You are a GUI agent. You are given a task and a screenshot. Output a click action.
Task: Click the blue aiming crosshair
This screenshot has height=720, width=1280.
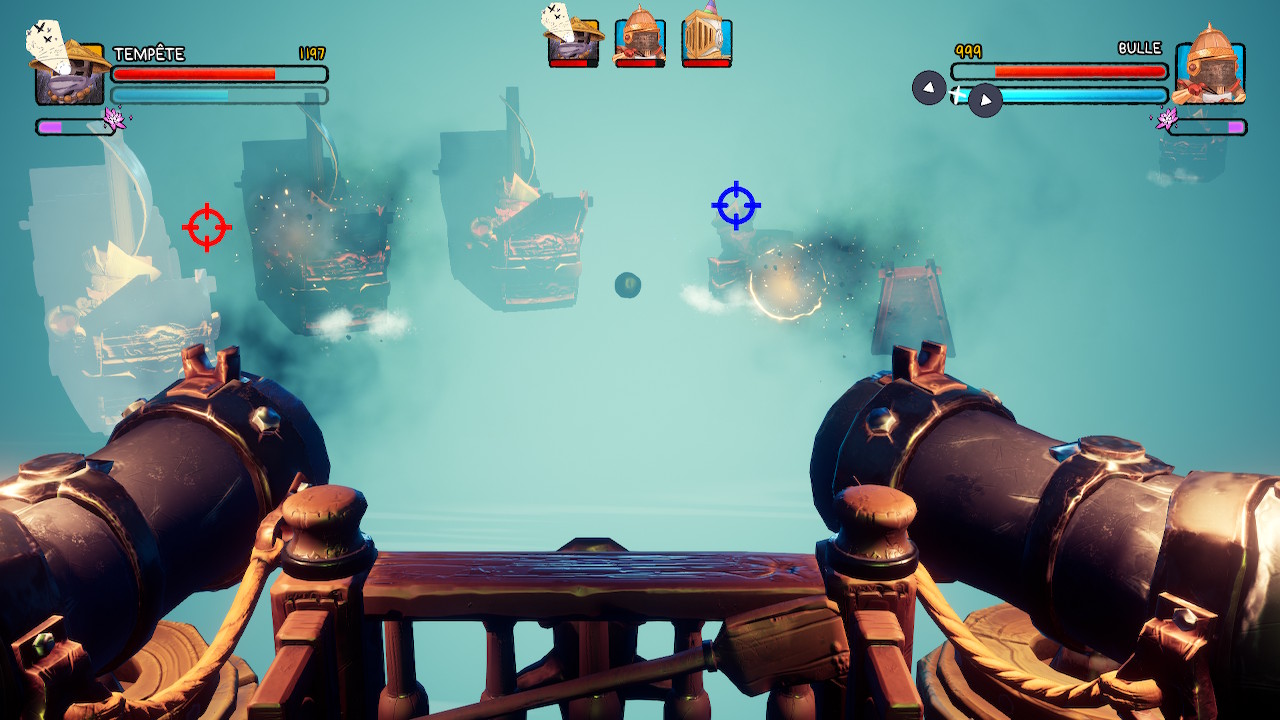[x=736, y=205]
